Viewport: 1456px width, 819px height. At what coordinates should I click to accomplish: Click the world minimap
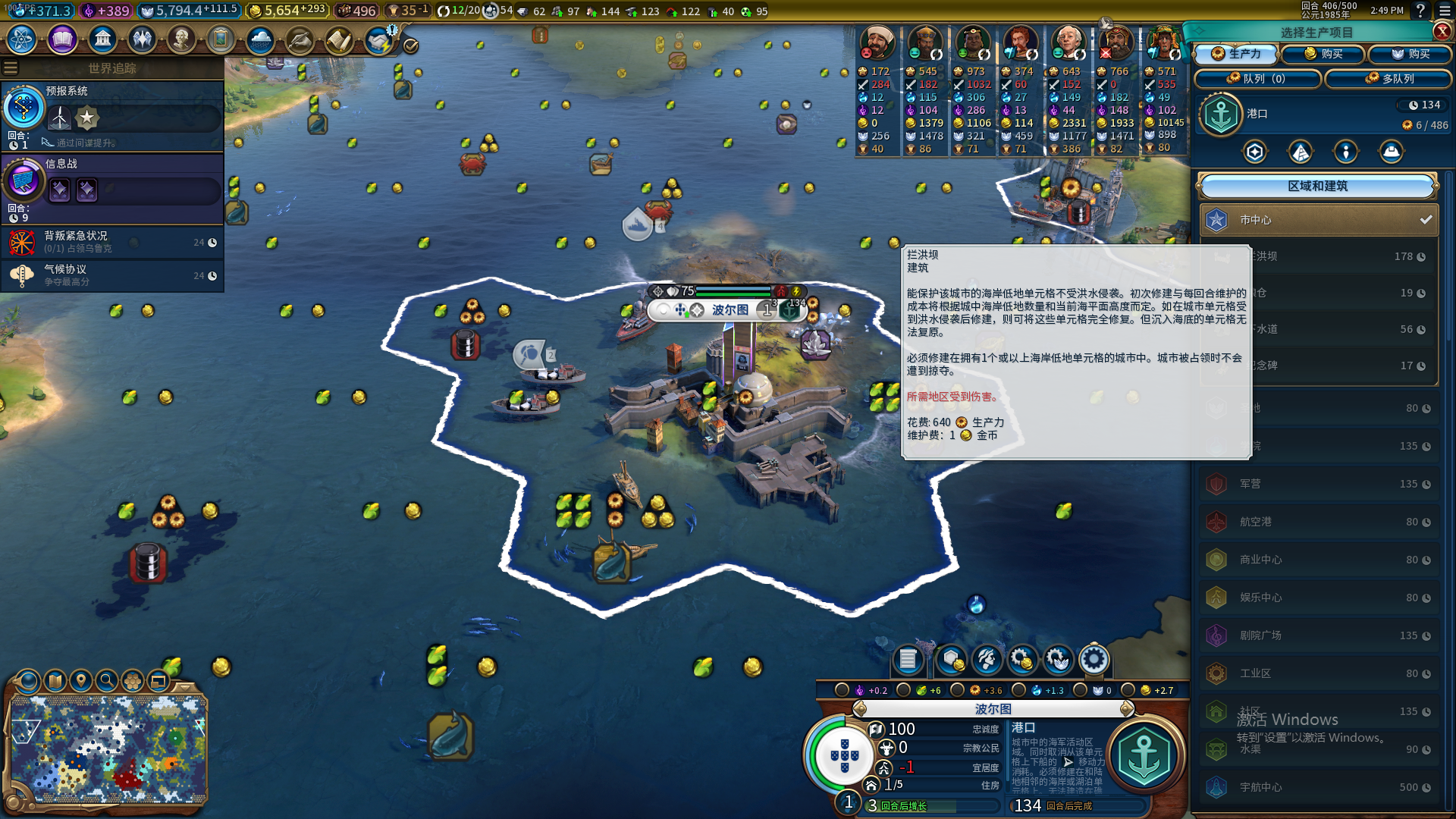[108, 749]
